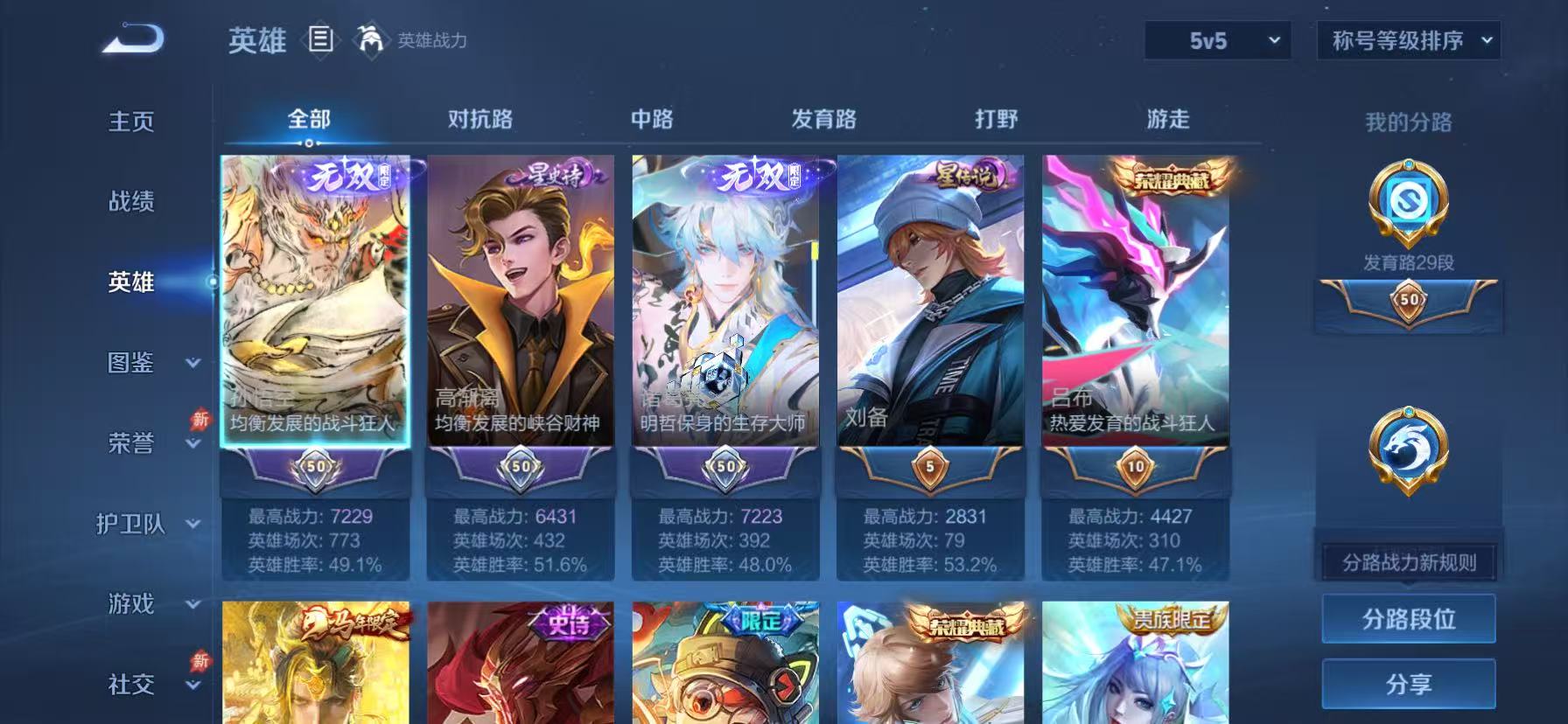
Task: Switch to the 对抗路 tab
Action: (x=479, y=118)
